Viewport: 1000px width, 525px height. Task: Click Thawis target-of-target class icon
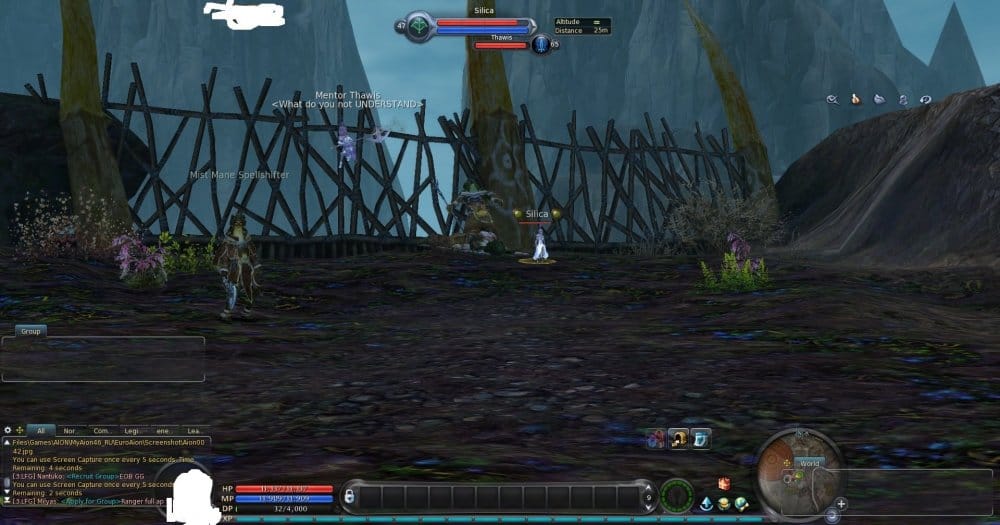[540, 44]
